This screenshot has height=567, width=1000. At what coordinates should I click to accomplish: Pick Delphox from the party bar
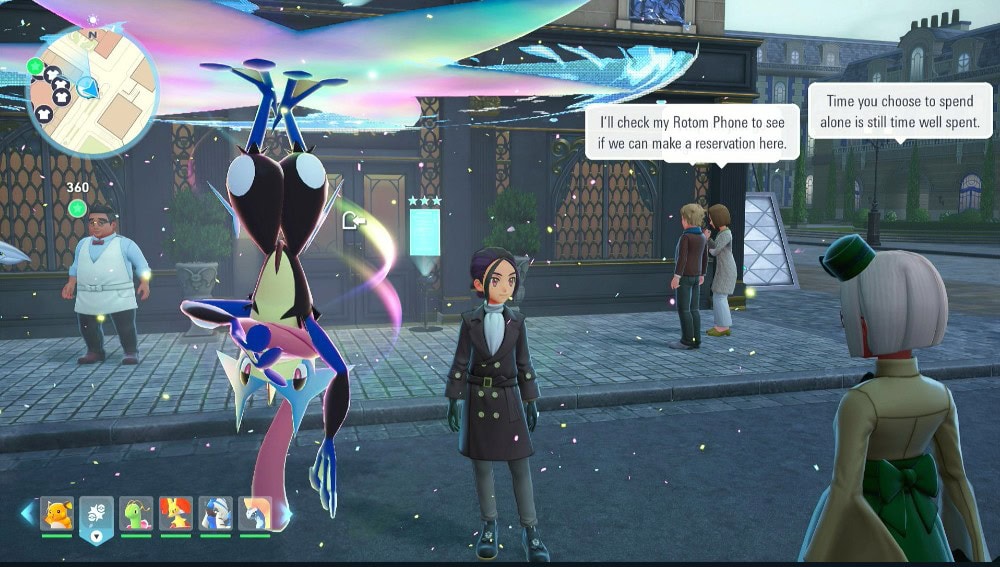[x=176, y=514]
